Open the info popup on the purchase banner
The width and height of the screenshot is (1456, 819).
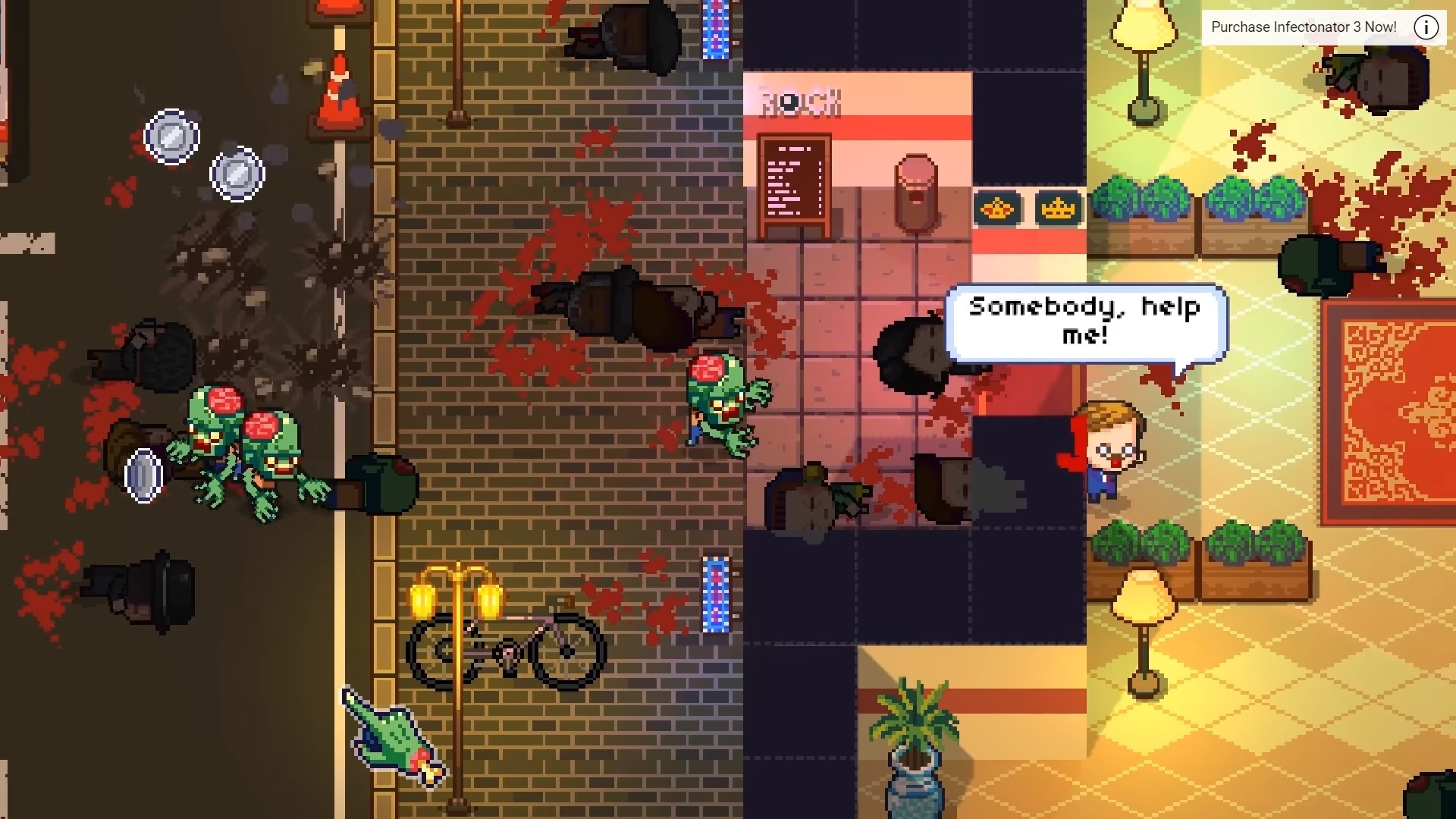tap(1426, 27)
